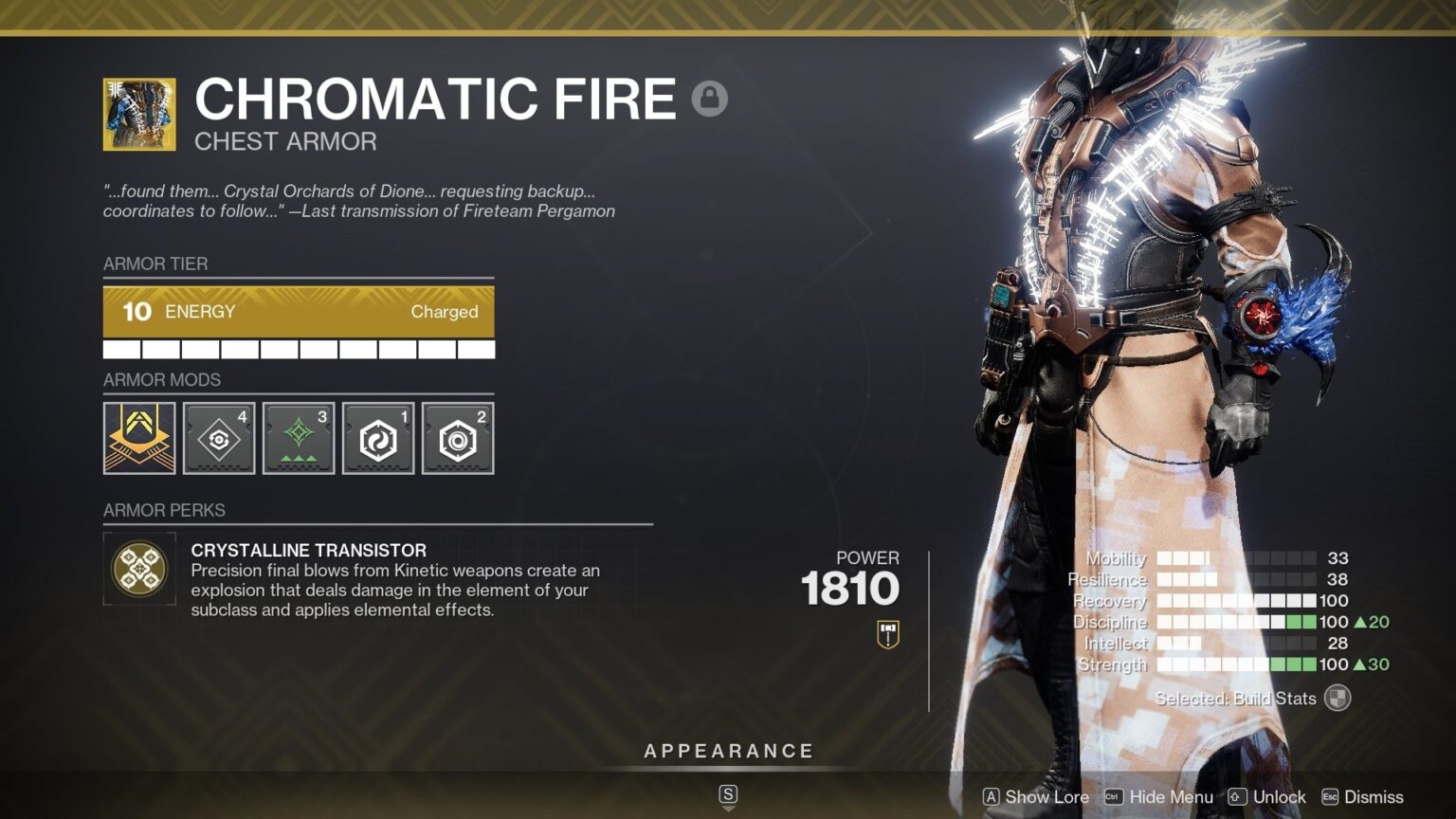Select the first armor mod slot
This screenshot has height=819, width=1456.
click(x=139, y=437)
